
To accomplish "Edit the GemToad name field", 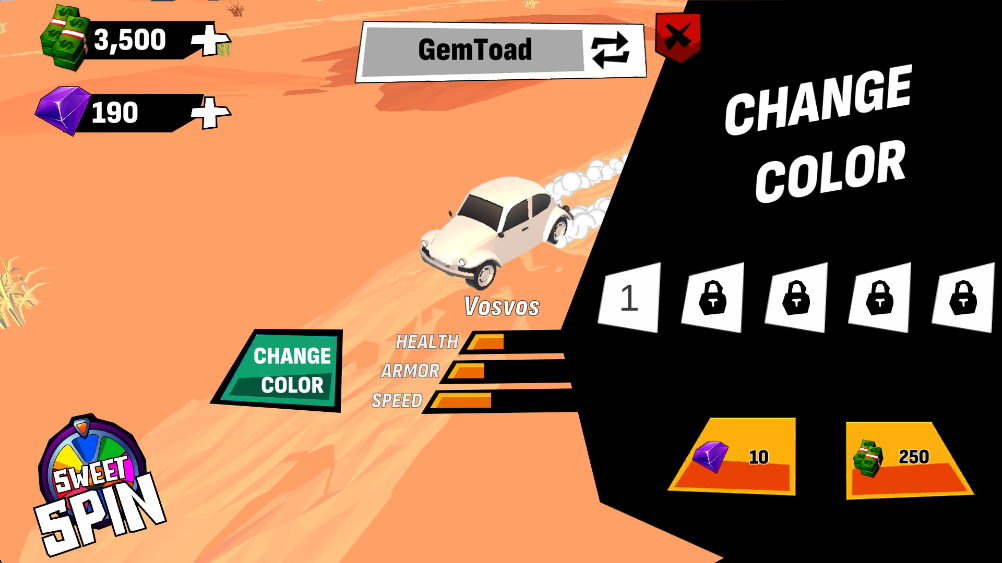I will pos(474,51).
